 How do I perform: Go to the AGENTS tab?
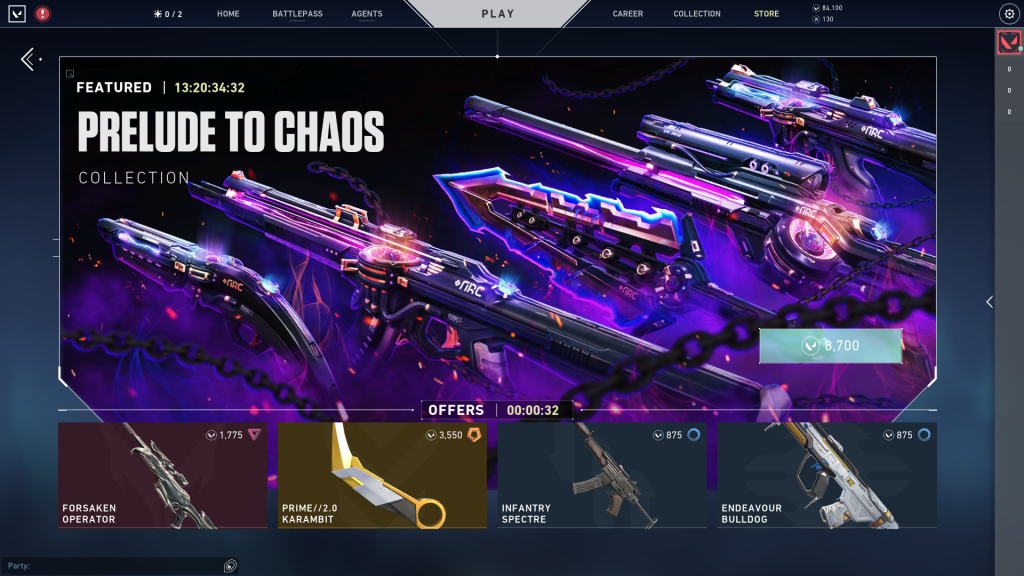pyautogui.click(x=367, y=14)
